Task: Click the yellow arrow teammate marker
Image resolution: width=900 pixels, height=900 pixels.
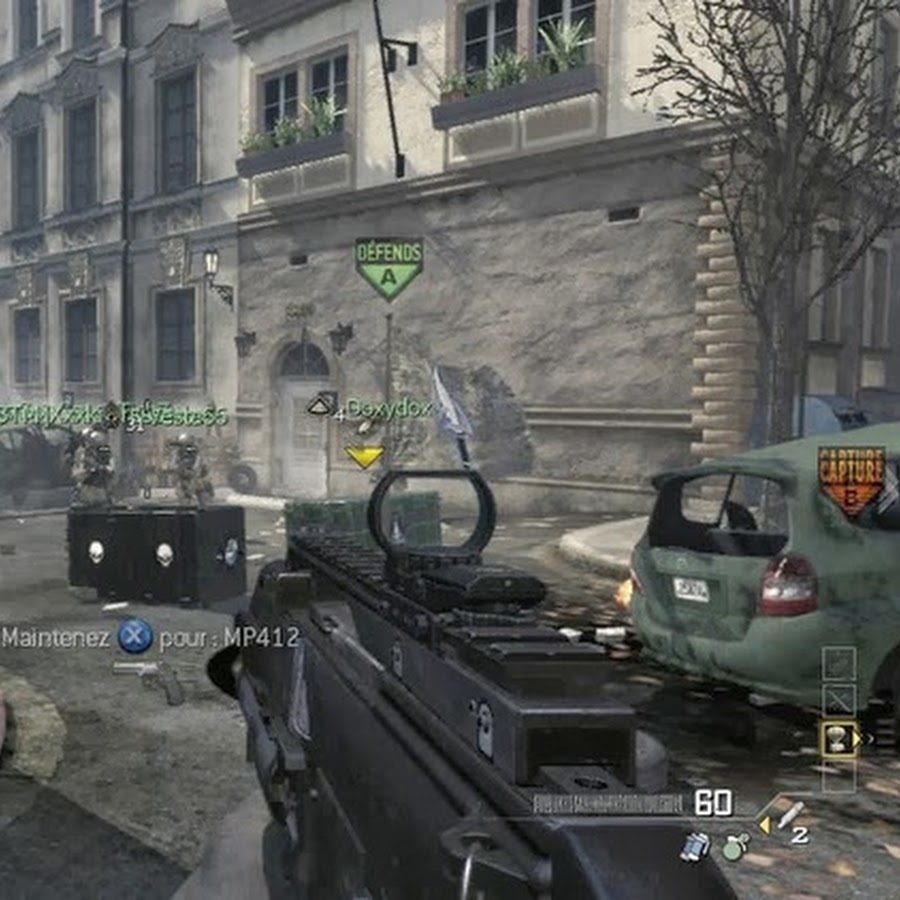Action: click(365, 457)
